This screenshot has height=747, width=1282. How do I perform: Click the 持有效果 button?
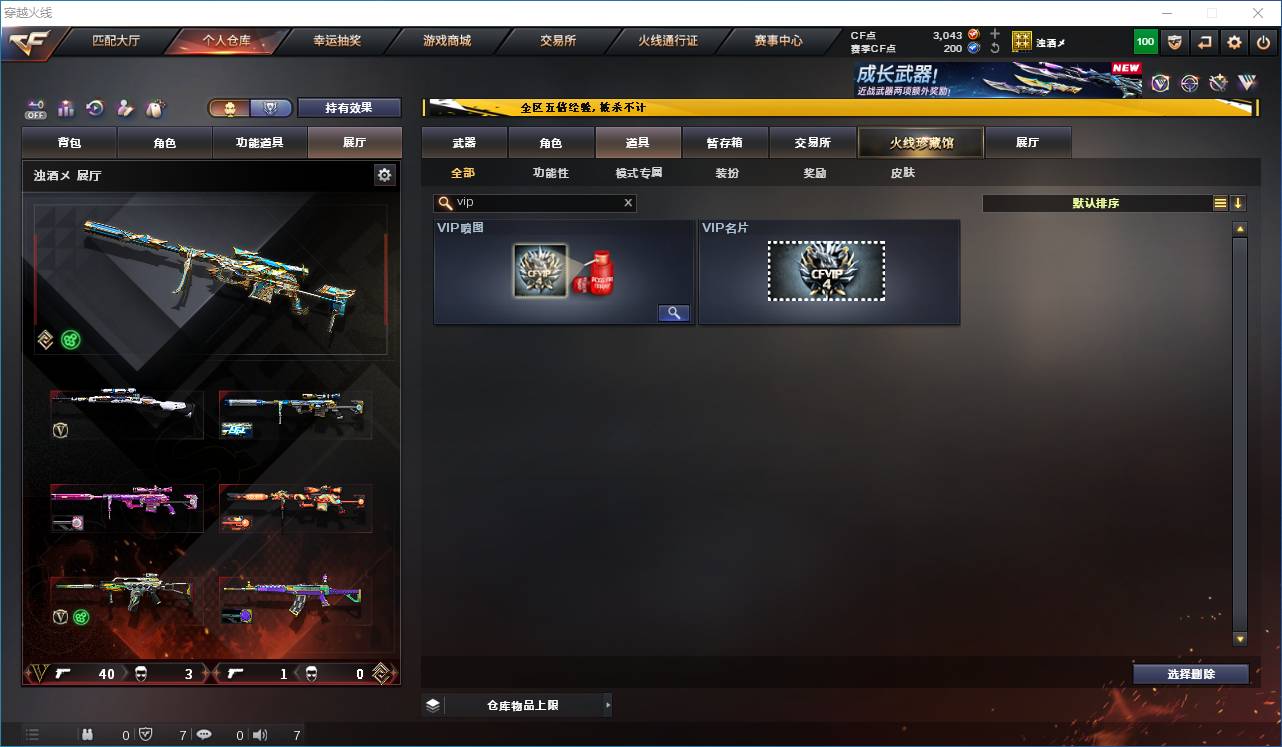(x=348, y=107)
